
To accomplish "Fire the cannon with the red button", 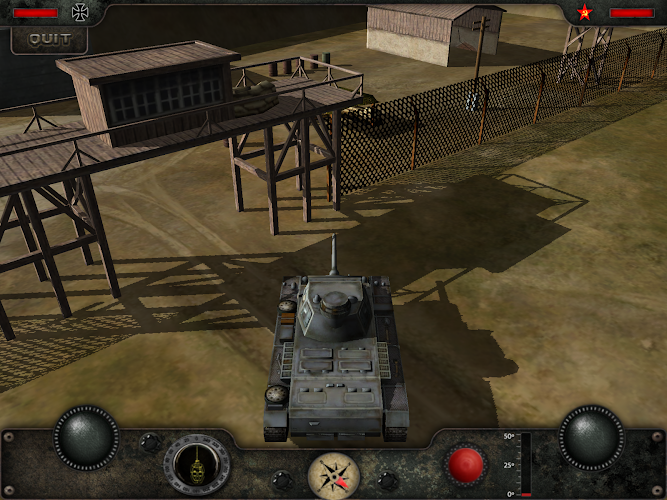I will (465, 465).
